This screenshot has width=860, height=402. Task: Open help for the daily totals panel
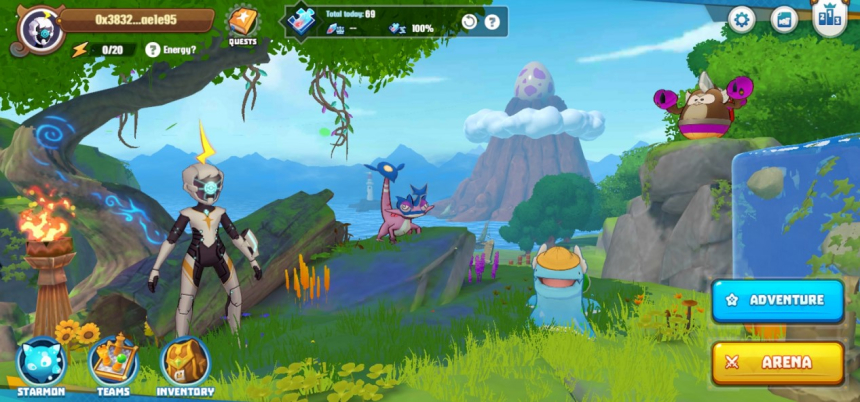coord(492,22)
